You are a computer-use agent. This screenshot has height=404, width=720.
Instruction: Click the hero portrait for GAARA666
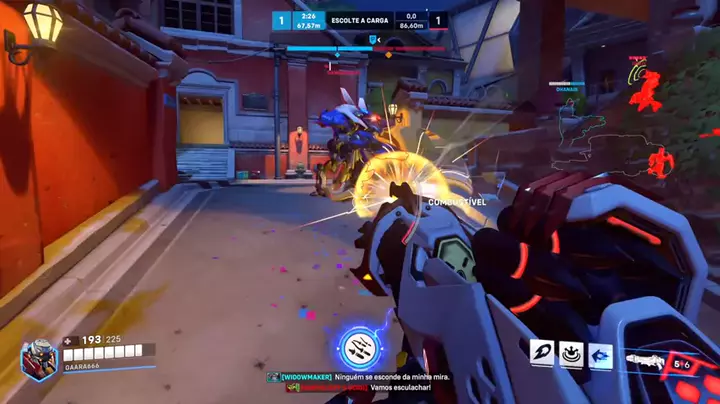pos(41,358)
